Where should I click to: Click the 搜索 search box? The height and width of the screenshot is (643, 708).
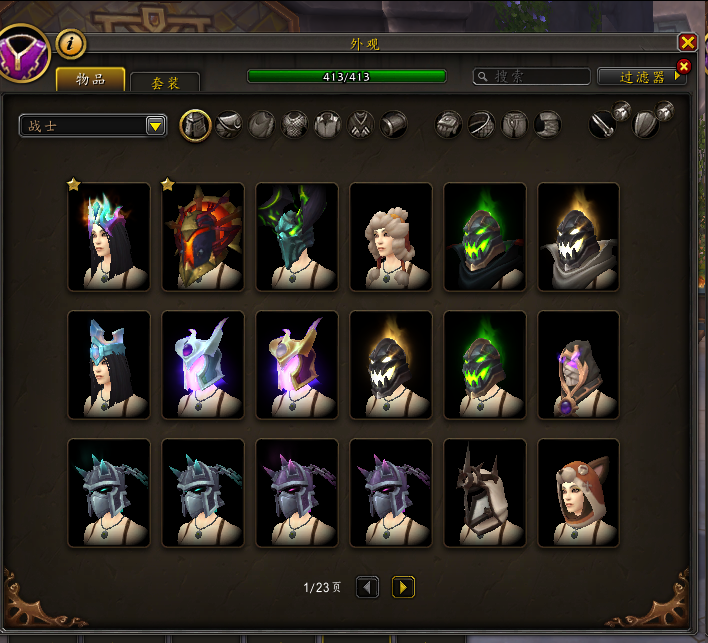point(532,76)
